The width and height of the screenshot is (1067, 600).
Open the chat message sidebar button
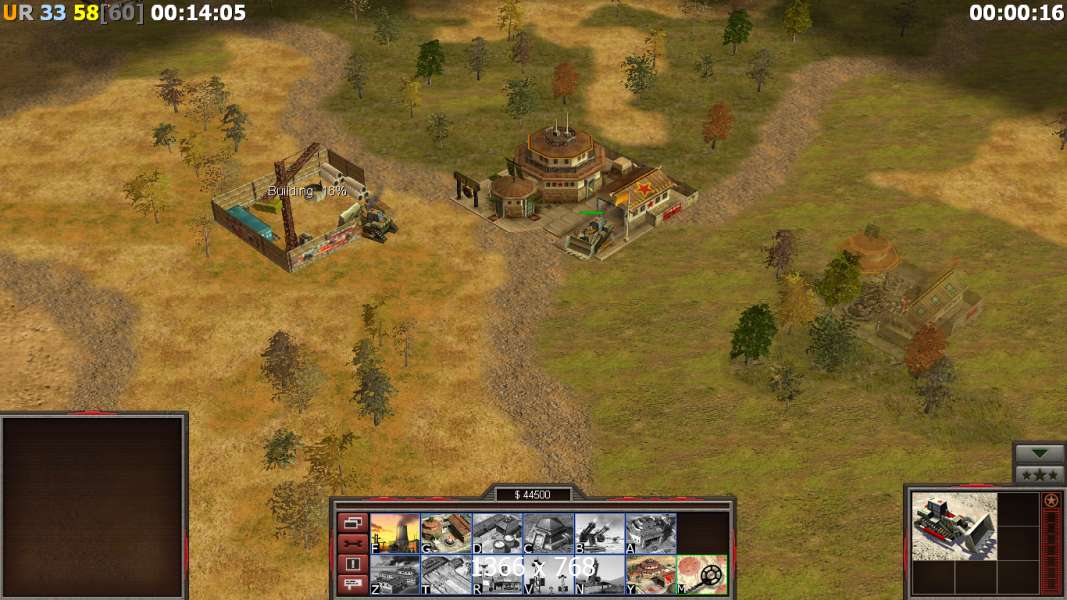pyautogui.click(x=353, y=585)
